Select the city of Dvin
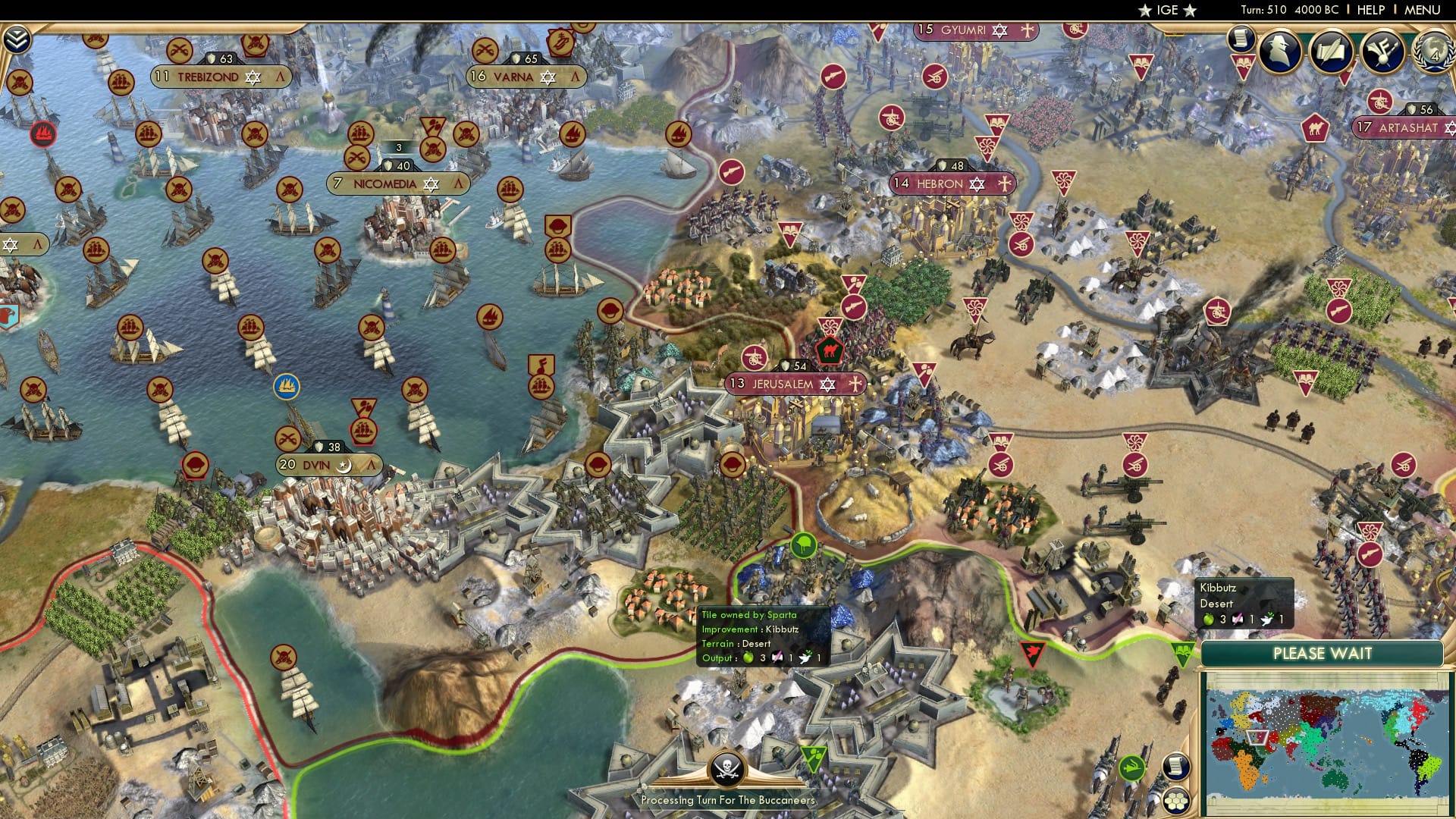 tap(326, 464)
